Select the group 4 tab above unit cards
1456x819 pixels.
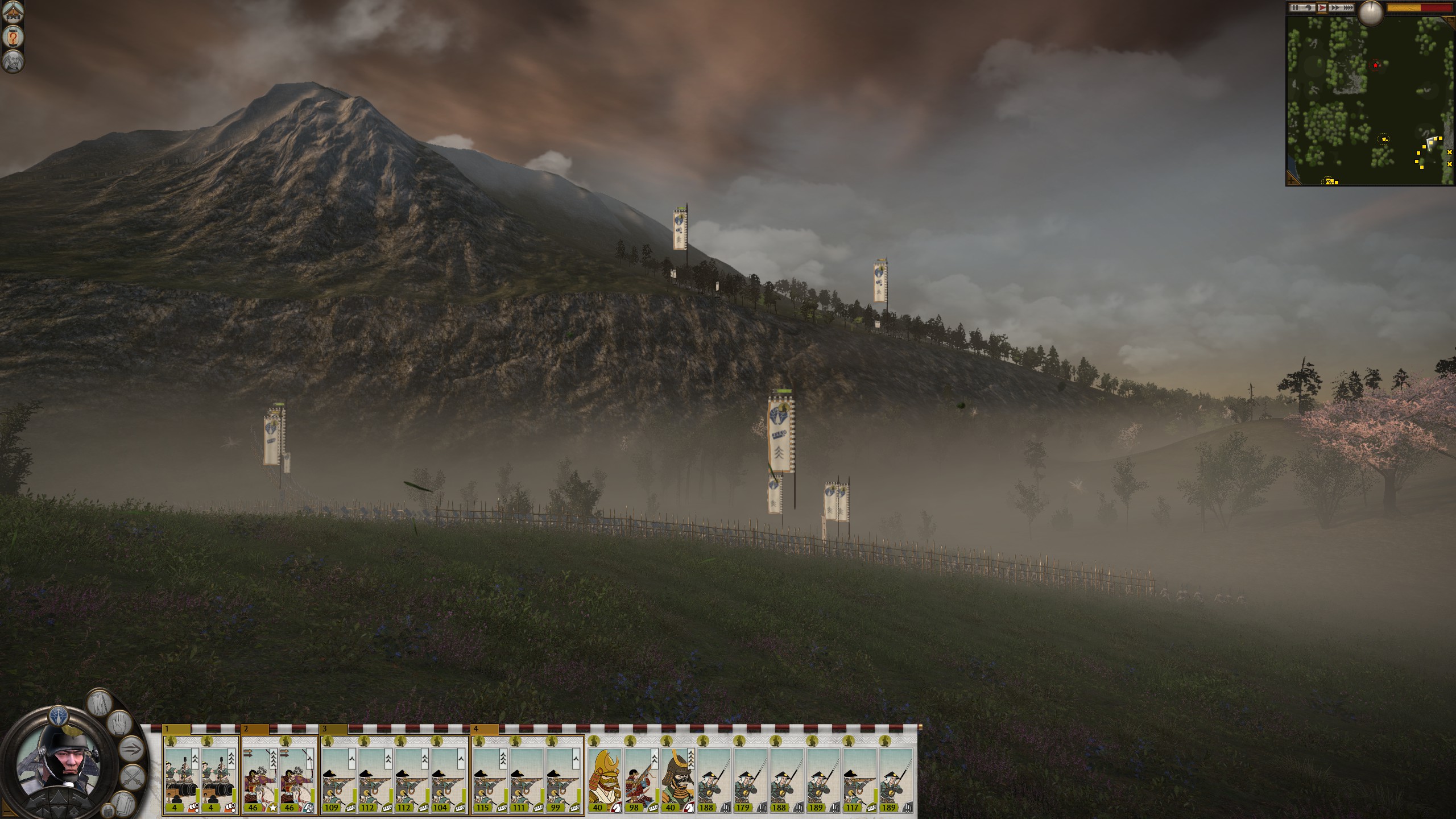point(485,729)
